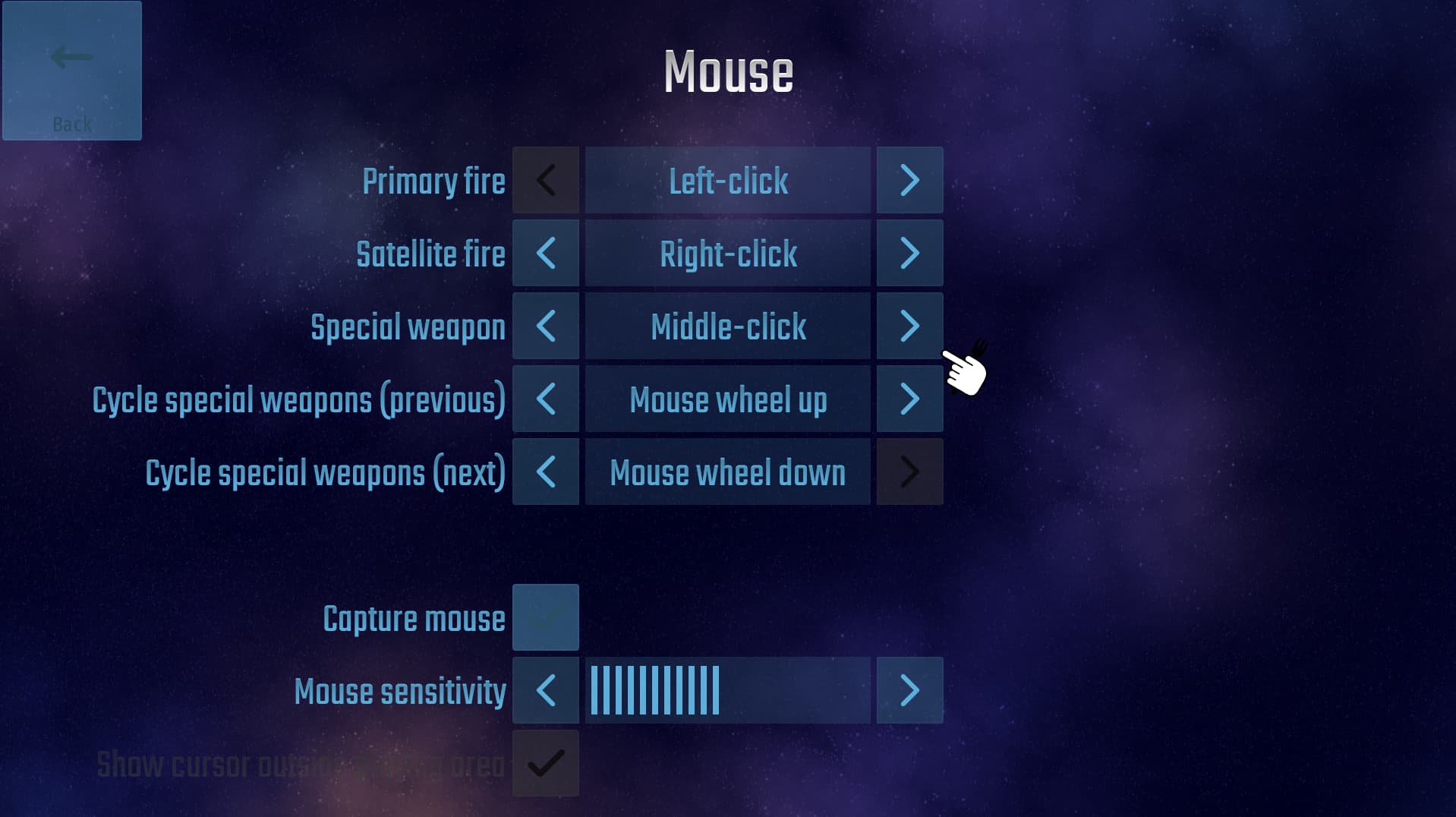Select the Mouse wheel up binding
Image resolution: width=1456 pixels, height=817 pixels.
tap(727, 399)
